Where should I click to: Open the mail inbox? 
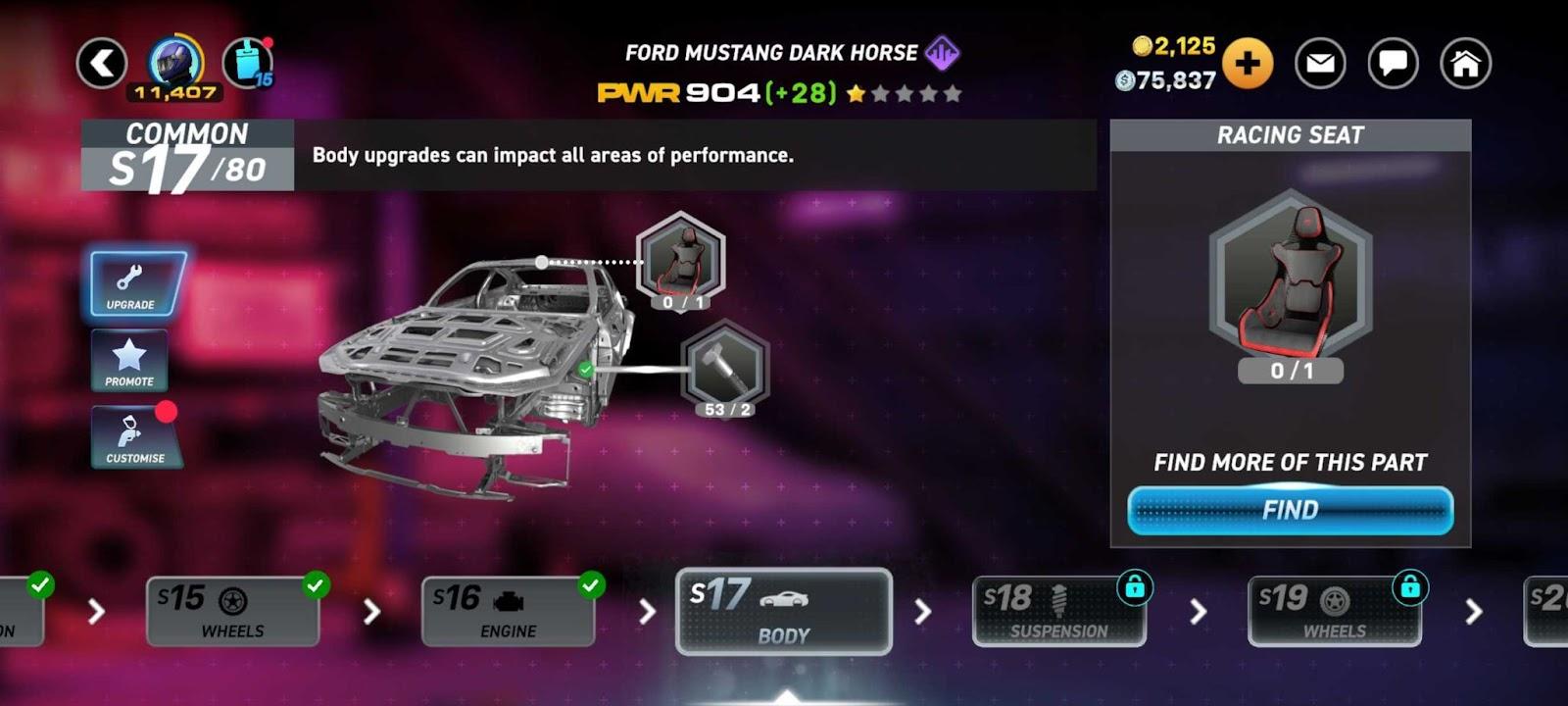point(1320,64)
